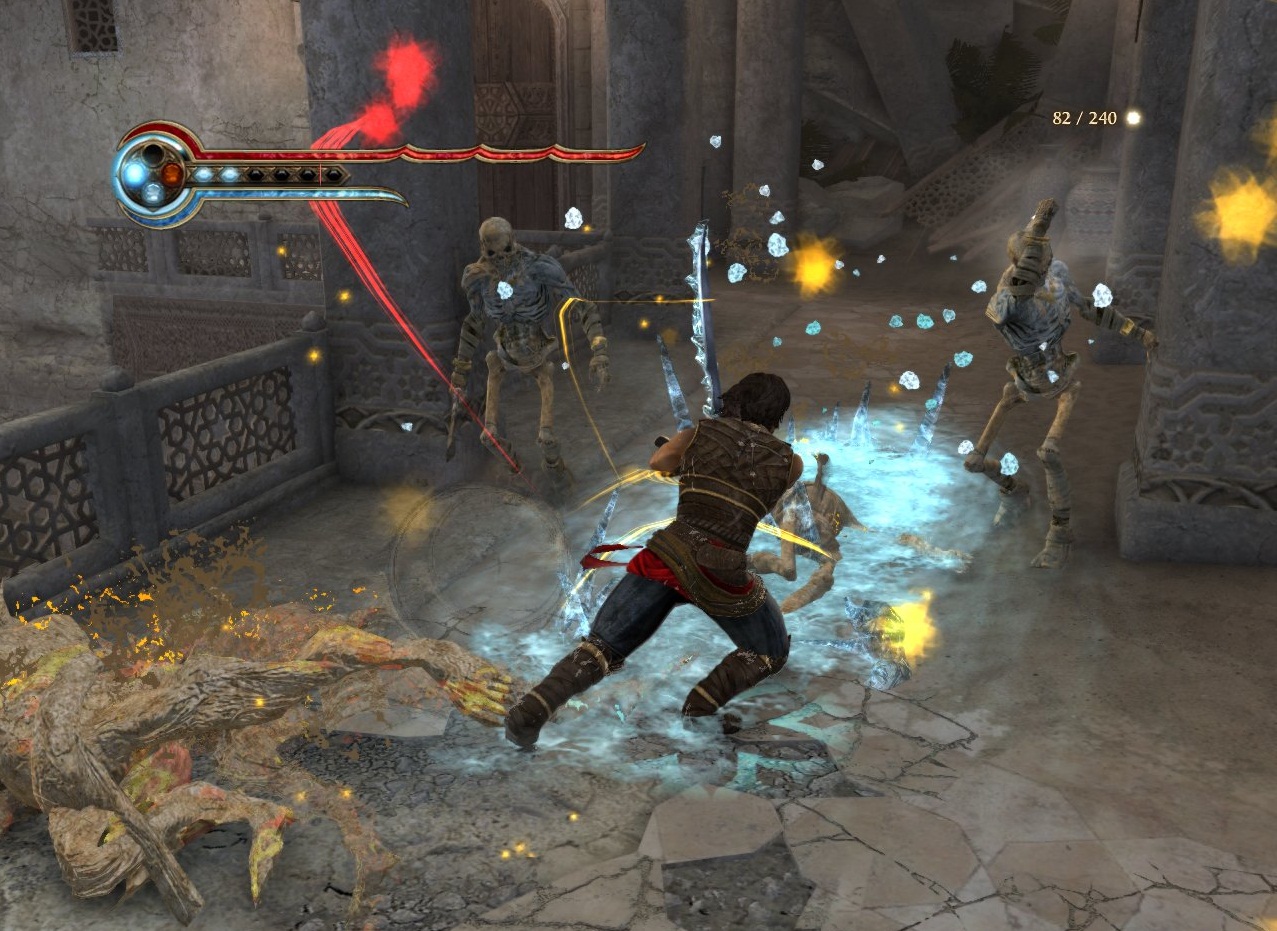This screenshot has height=931, width=1277.
Task: Activate the orange fire power orb
Action: point(173,174)
